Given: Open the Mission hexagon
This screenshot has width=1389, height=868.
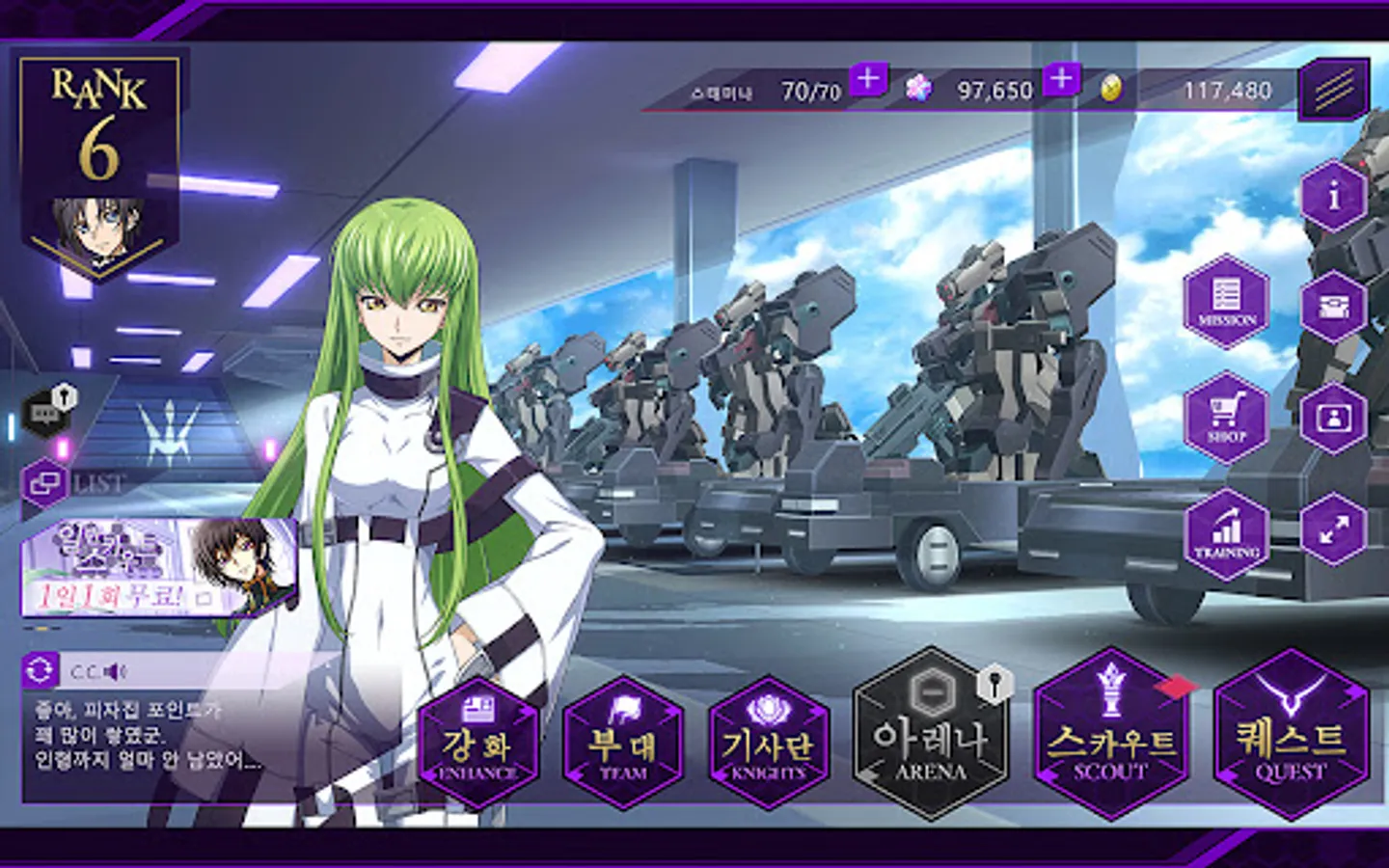Looking at the screenshot, I should point(1226,302).
